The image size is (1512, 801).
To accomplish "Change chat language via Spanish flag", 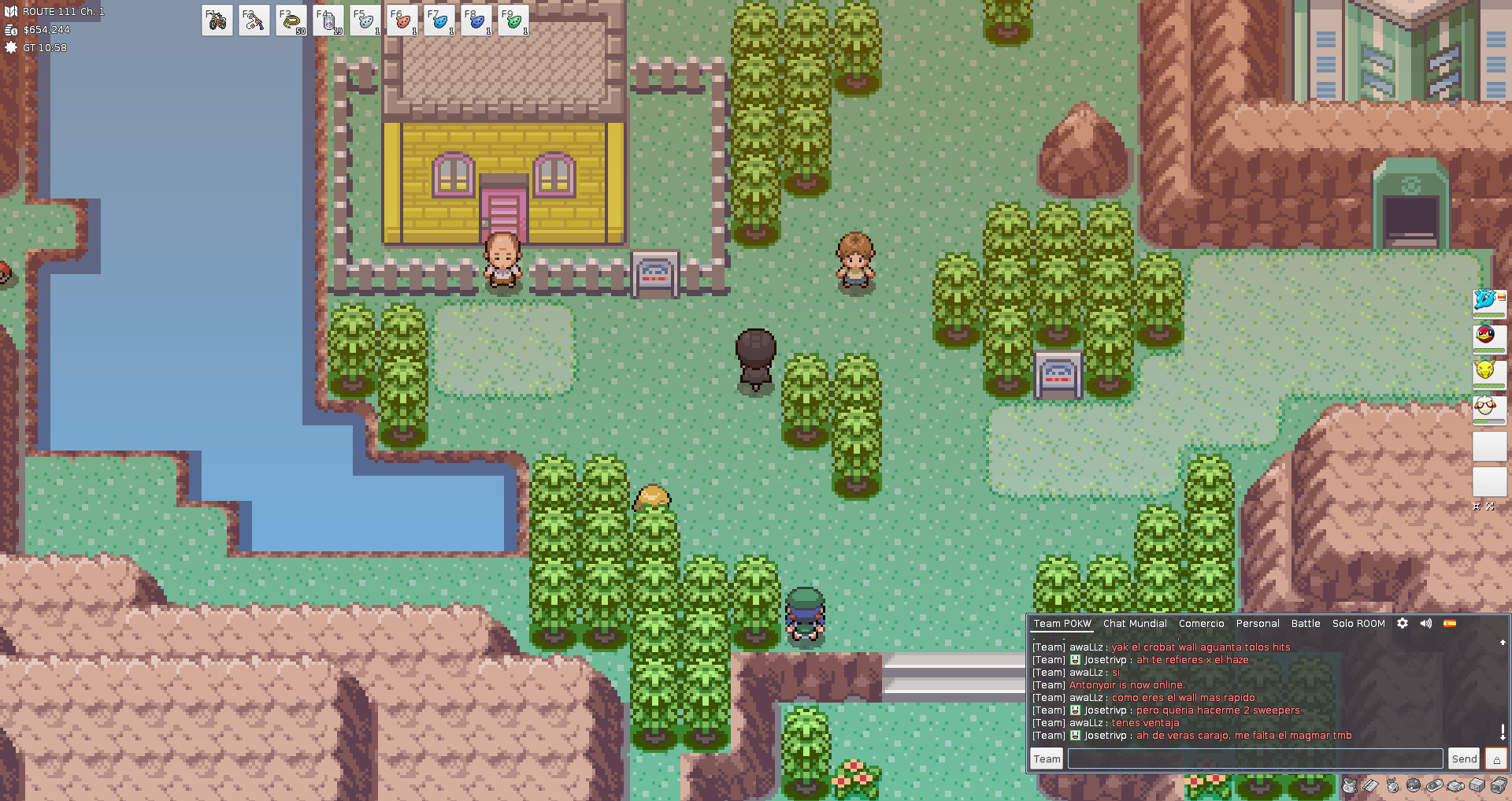I will point(1450,624).
